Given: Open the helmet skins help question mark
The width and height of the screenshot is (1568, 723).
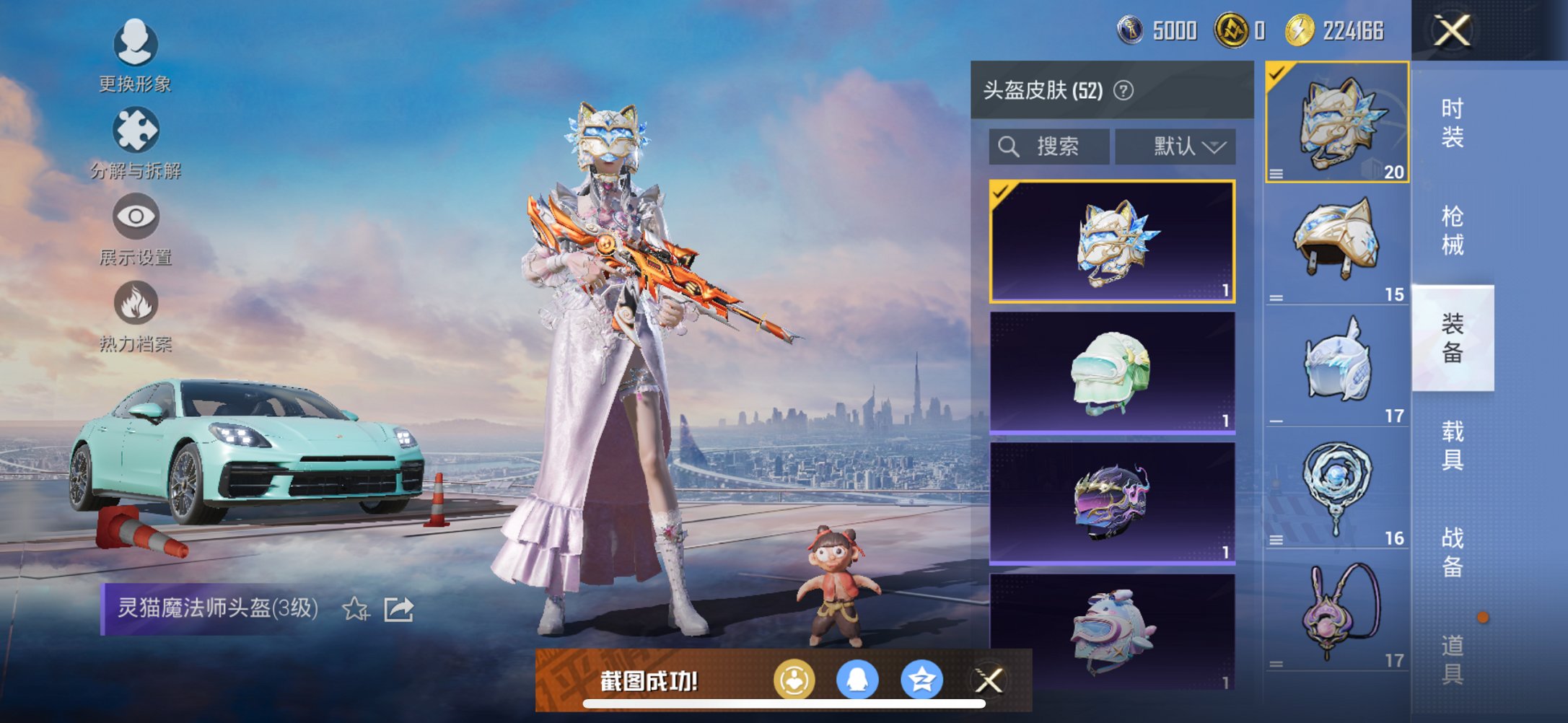Looking at the screenshot, I should coord(1124,92).
